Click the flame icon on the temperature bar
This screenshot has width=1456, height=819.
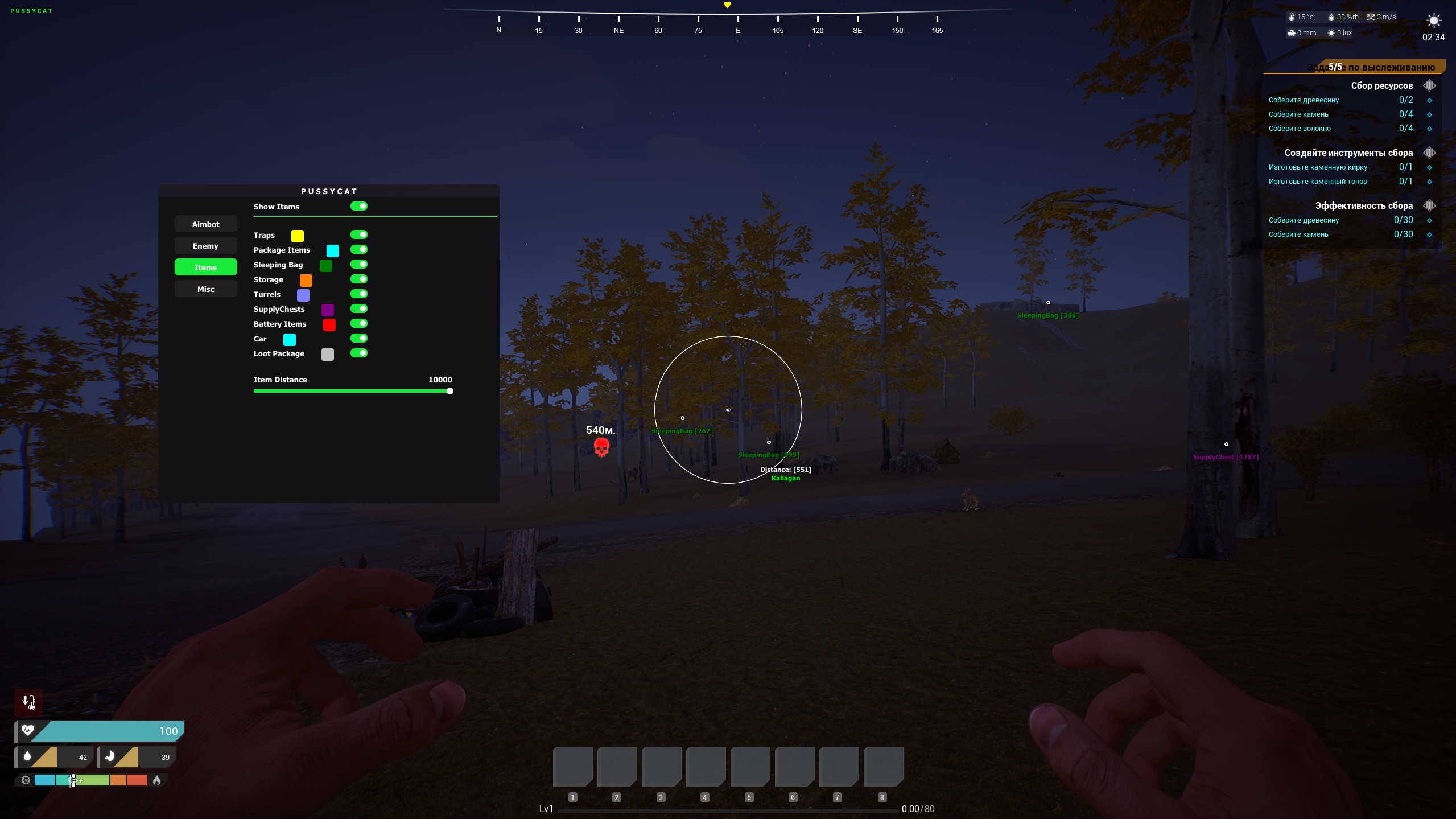tap(158, 780)
